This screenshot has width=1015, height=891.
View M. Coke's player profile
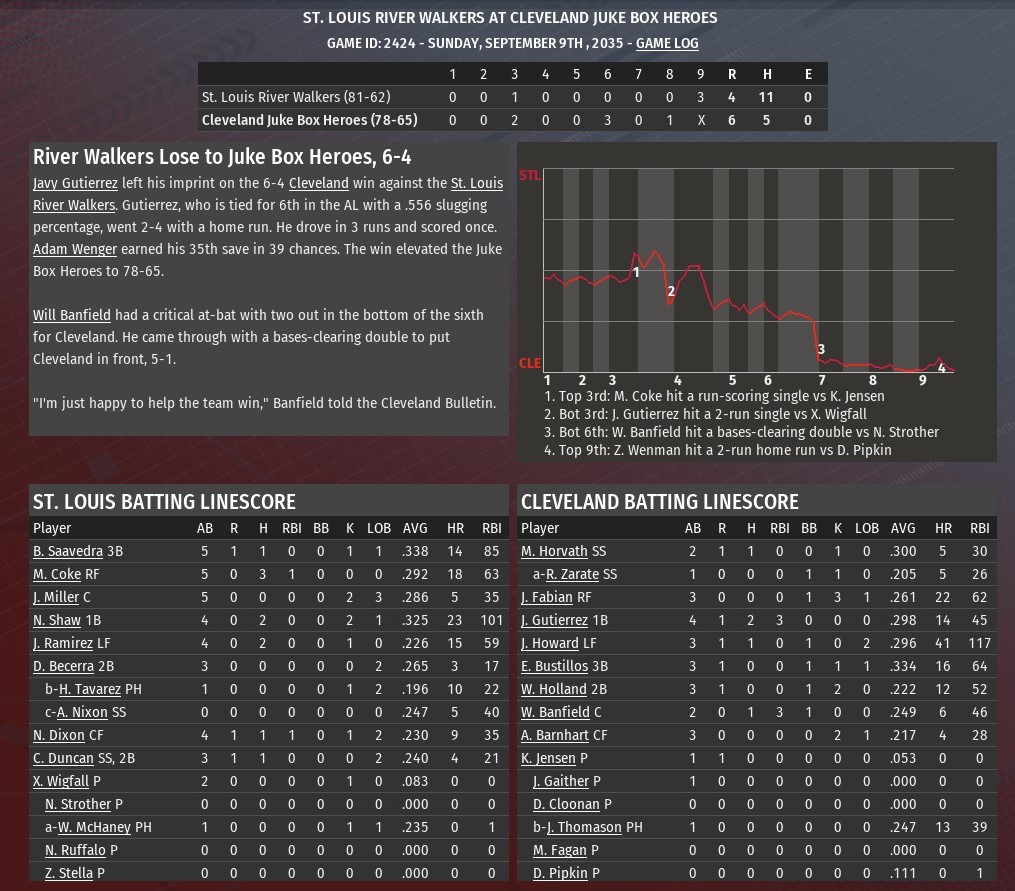(x=56, y=574)
